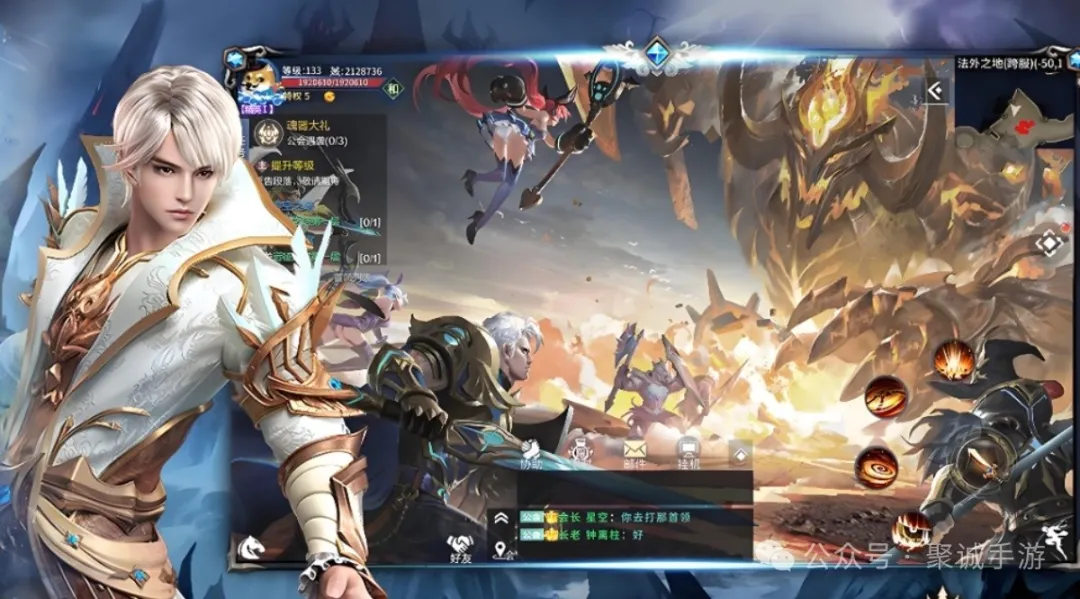Viewport: 1080px width, 599px height.
Task: Open the 好友 friends list
Action: click(461, 548)
